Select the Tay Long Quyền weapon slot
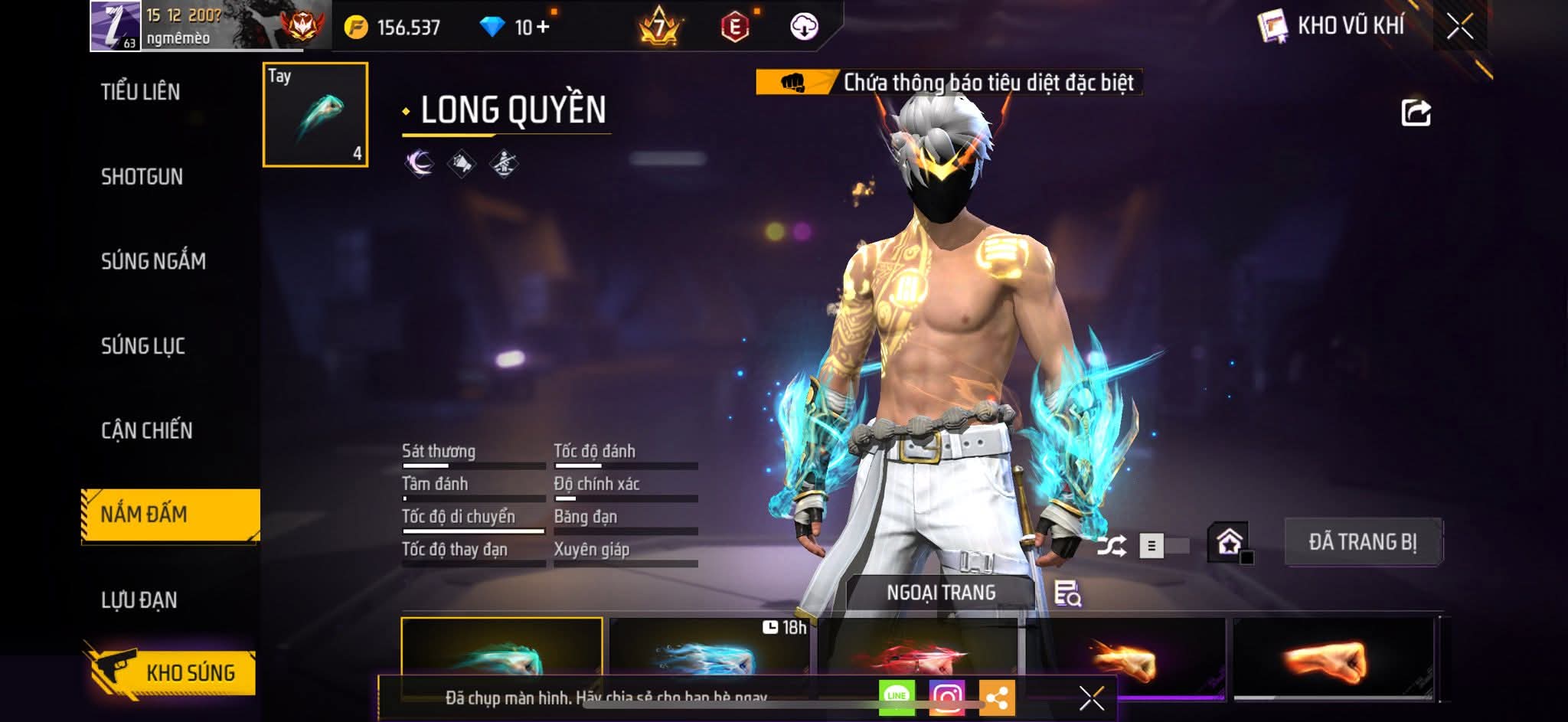The image size is (1568, 722). tap(315, 114)
